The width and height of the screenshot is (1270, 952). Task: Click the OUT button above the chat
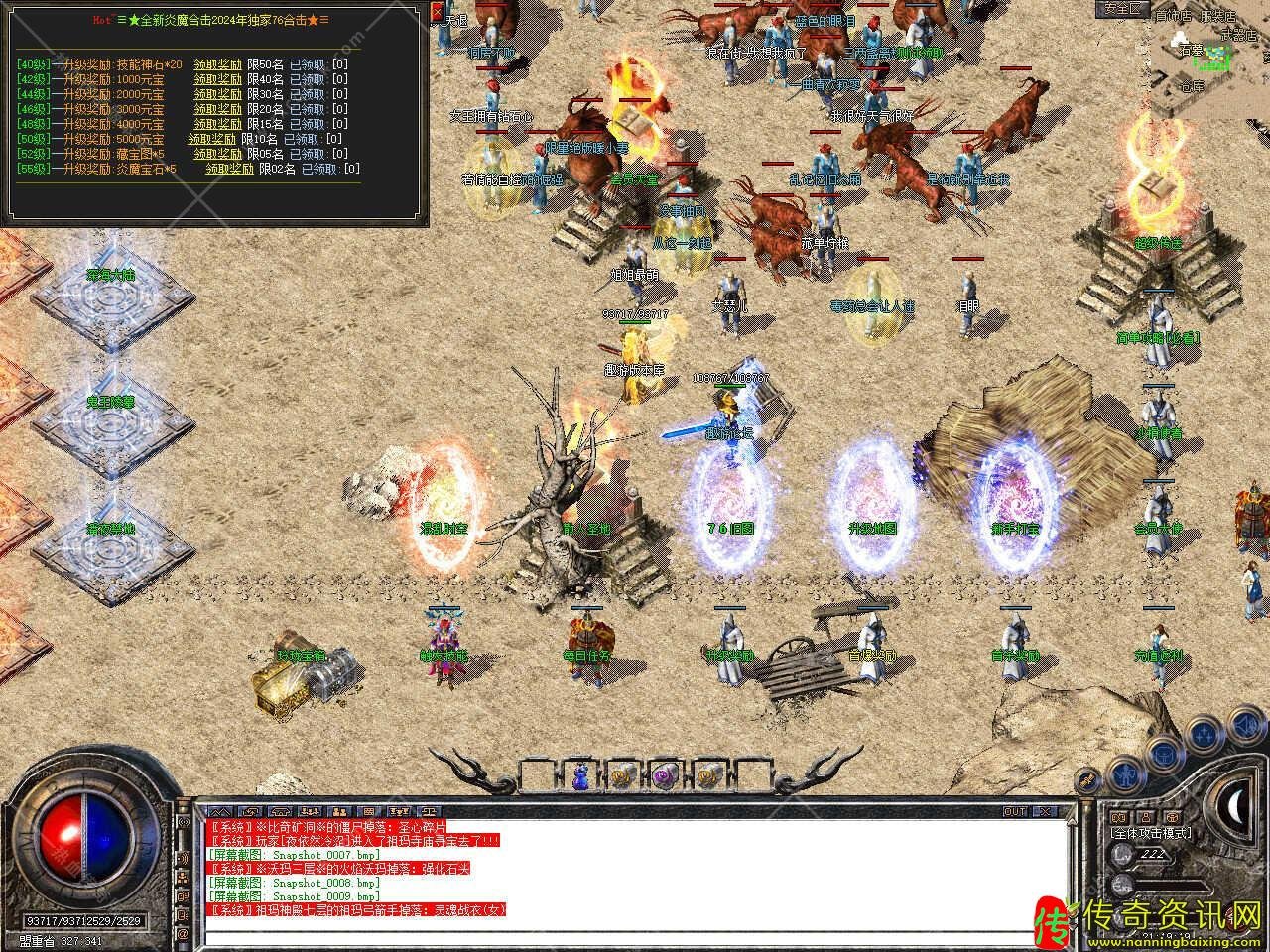(1014, 811)
